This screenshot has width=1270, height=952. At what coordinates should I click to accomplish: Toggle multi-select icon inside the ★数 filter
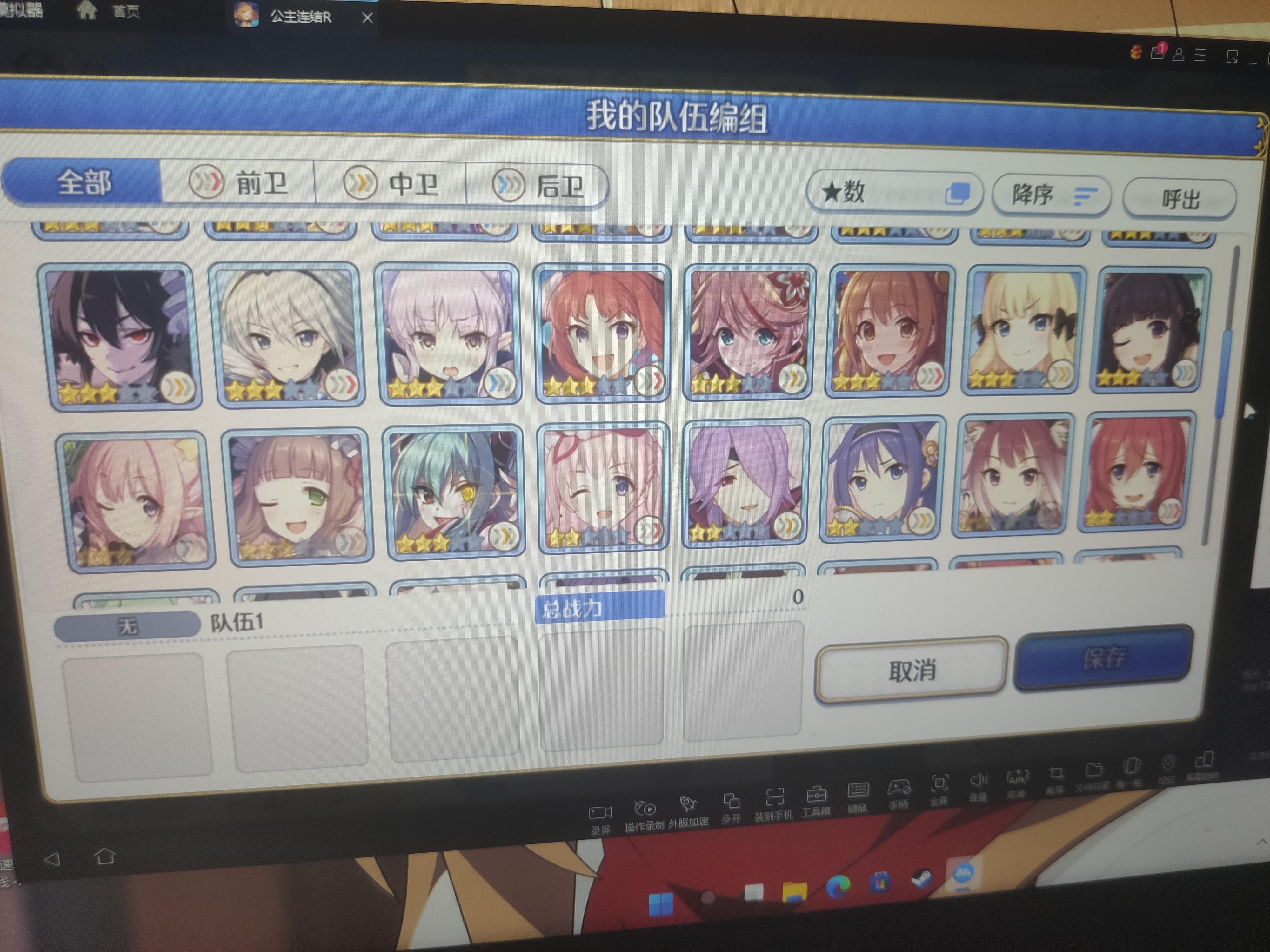[x=960, y=193]
